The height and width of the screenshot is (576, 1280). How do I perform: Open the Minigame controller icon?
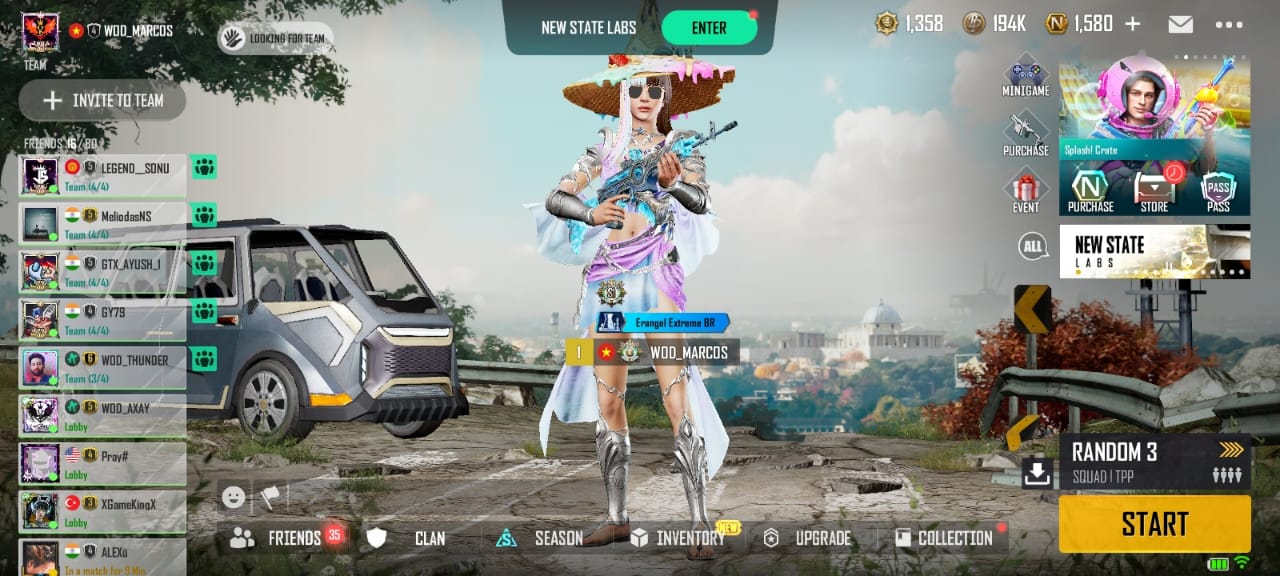pyautogui.click(x=1026, y=78)
